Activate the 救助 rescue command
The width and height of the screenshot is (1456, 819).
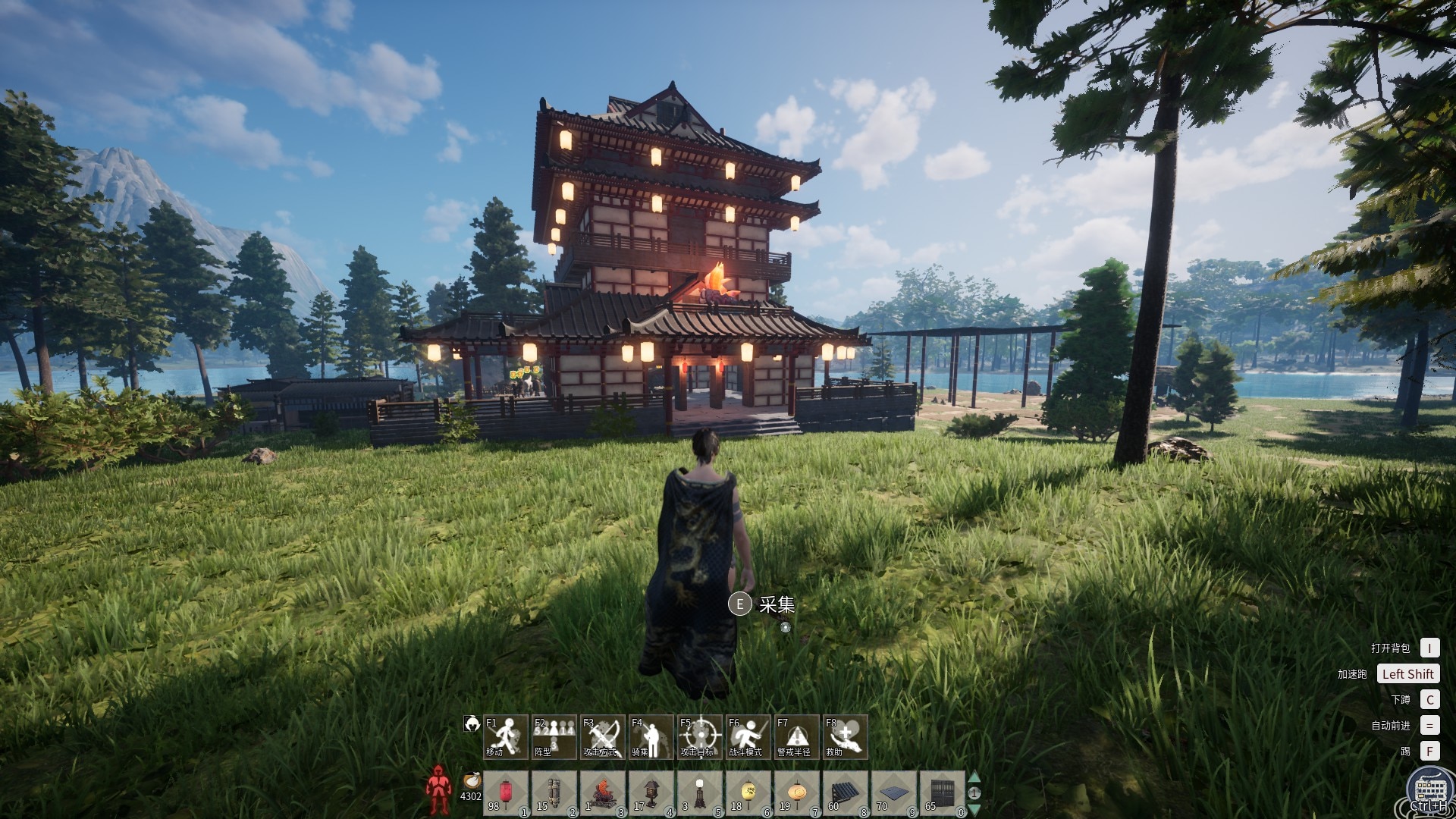click(846, 736)
